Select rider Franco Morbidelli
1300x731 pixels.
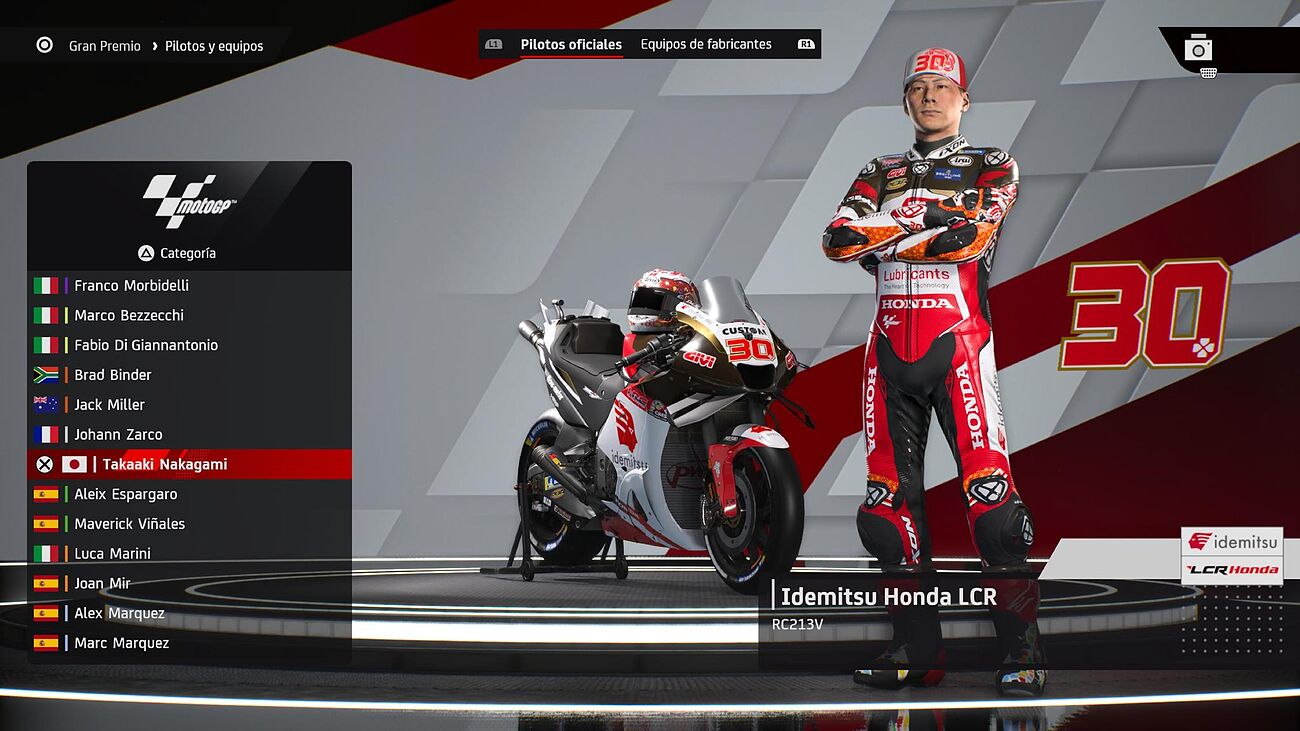pyautogui.click(x=131, y=285)
